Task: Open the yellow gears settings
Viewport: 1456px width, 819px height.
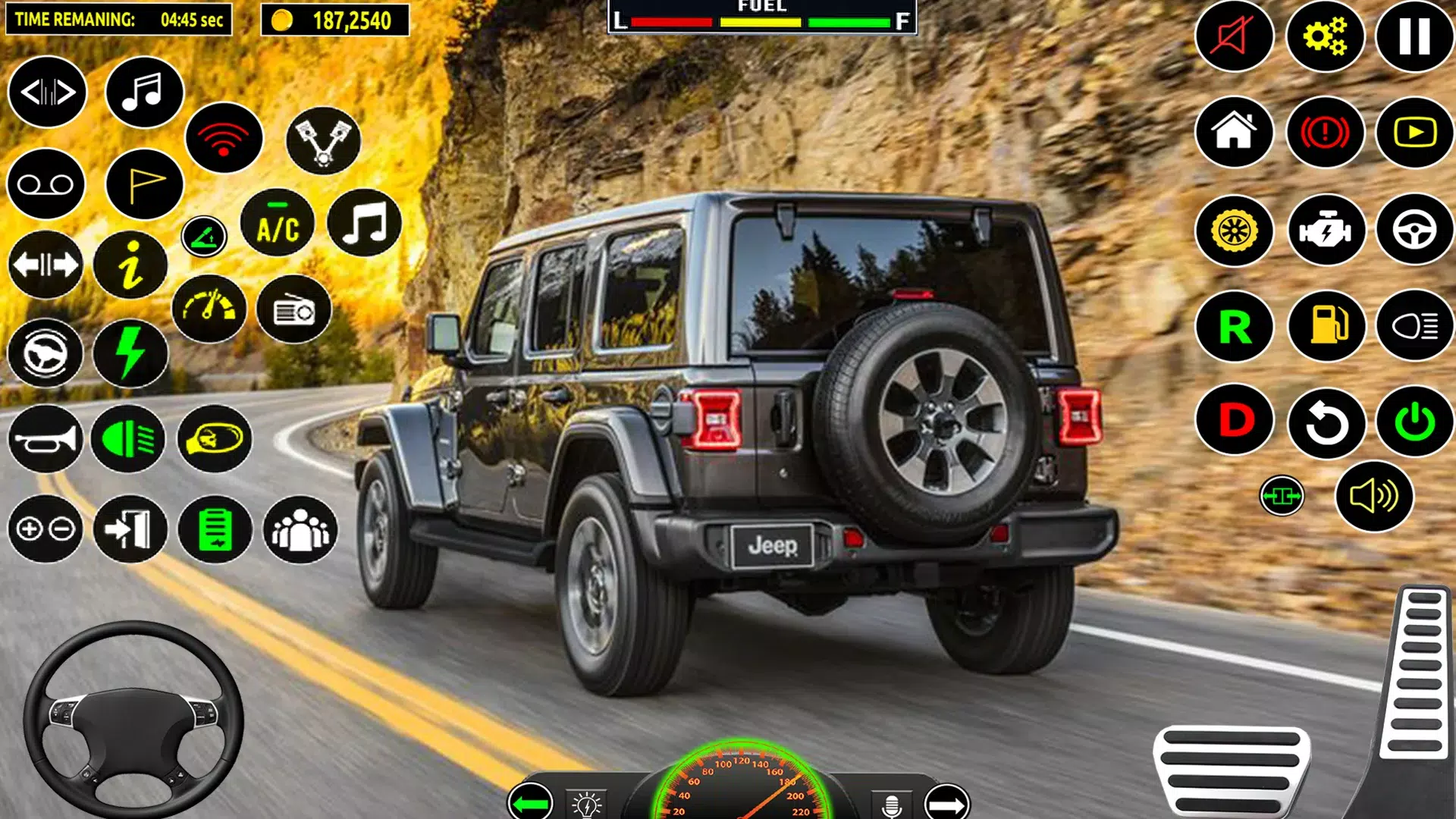Action: click(1325, 36)
